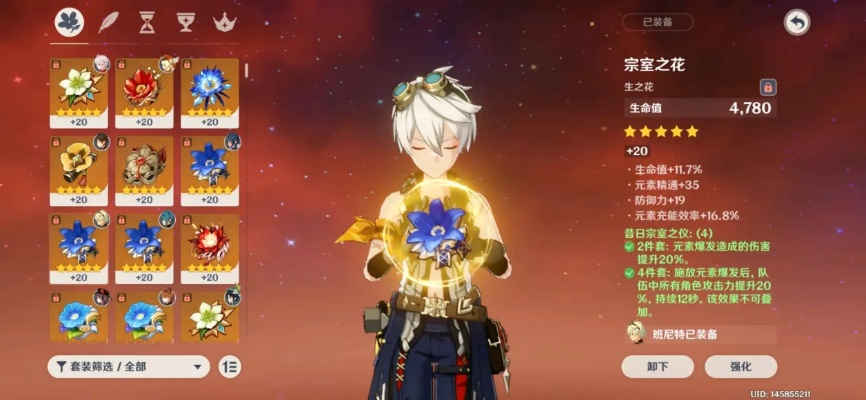866x400 pixels.
Task: Open the hourglass sands artifact tab
Action: point(147,21)
